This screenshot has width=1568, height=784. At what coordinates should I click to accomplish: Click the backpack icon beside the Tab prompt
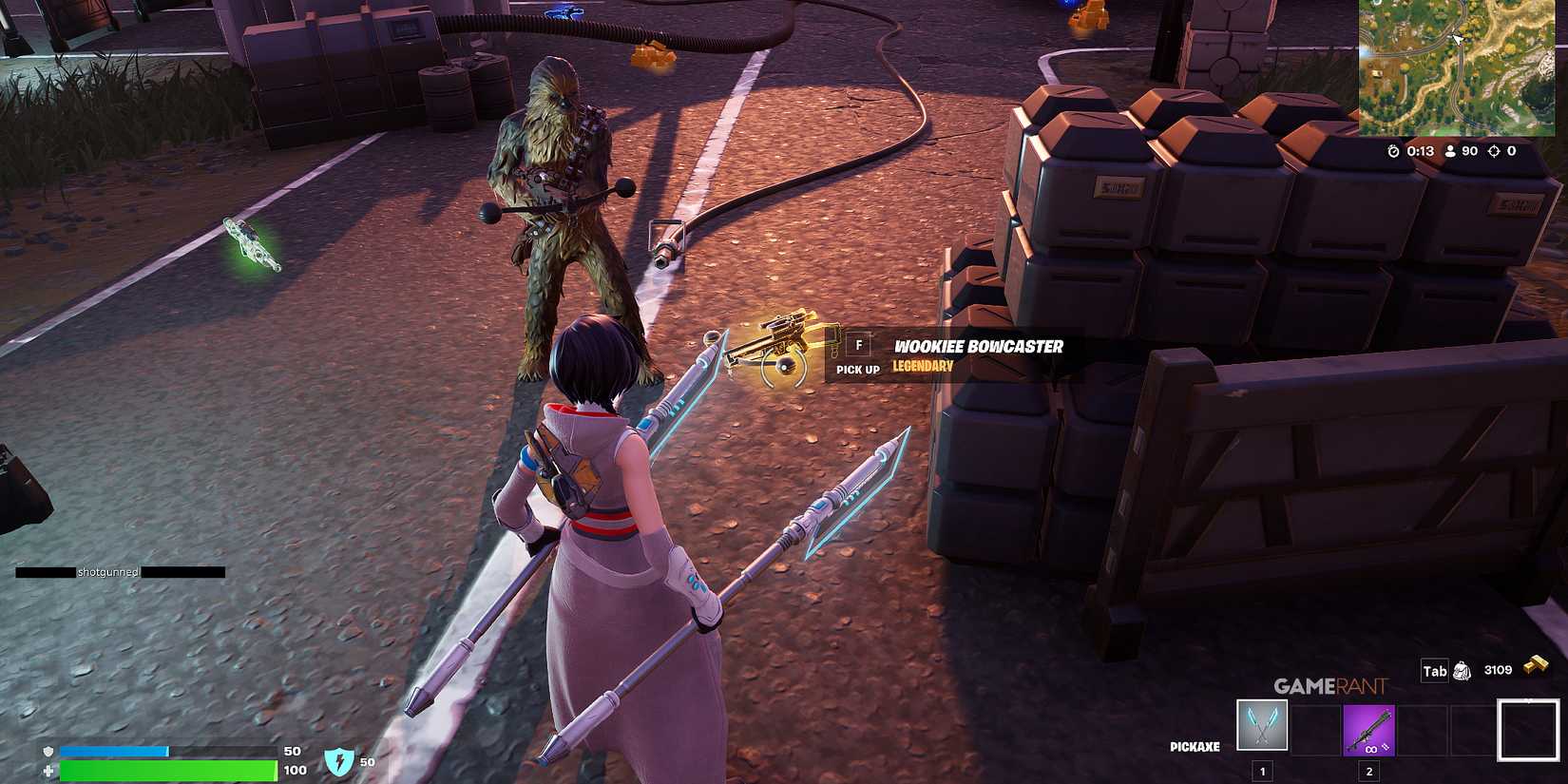coord(1463,670)
